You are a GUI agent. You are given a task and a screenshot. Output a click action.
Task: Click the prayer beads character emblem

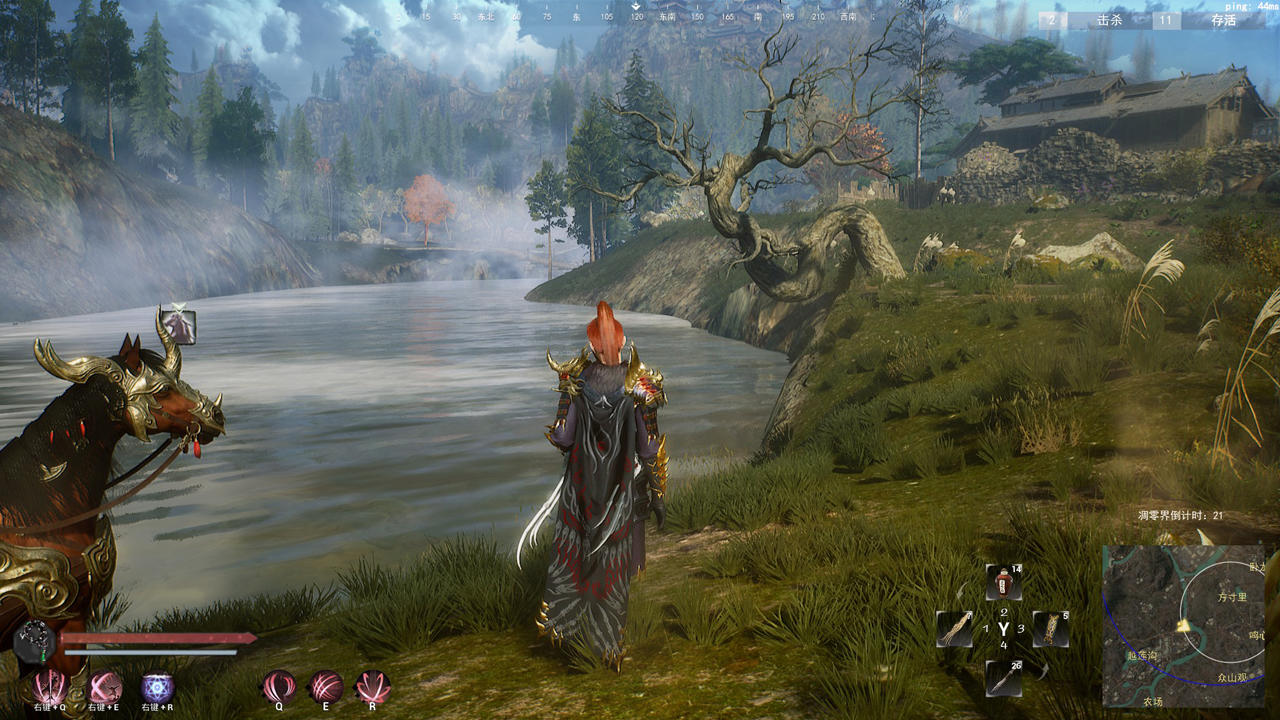click(34, 641)
